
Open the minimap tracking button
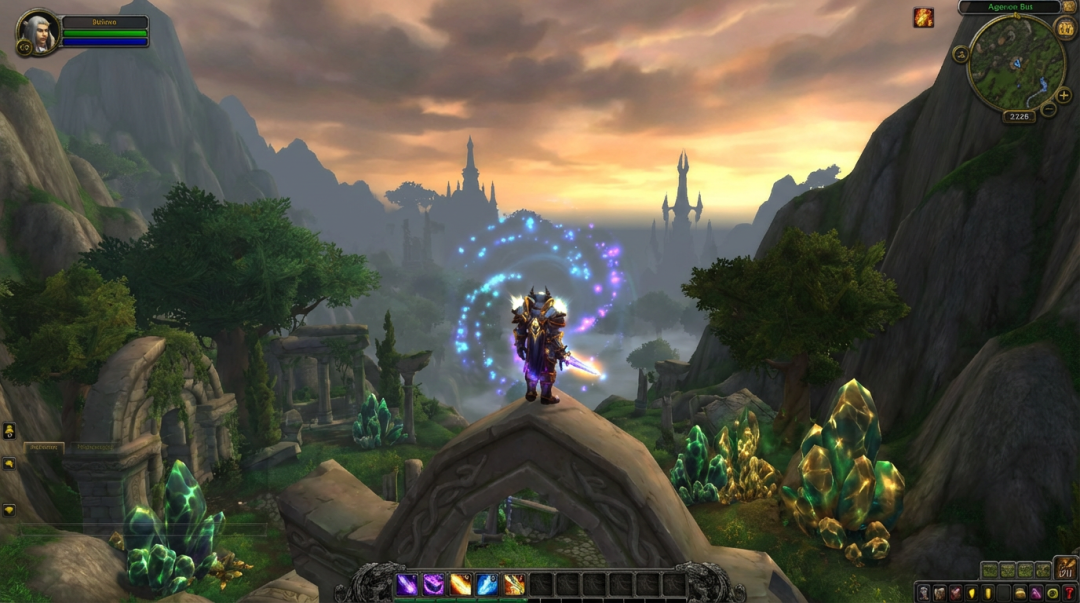(961, 54)
